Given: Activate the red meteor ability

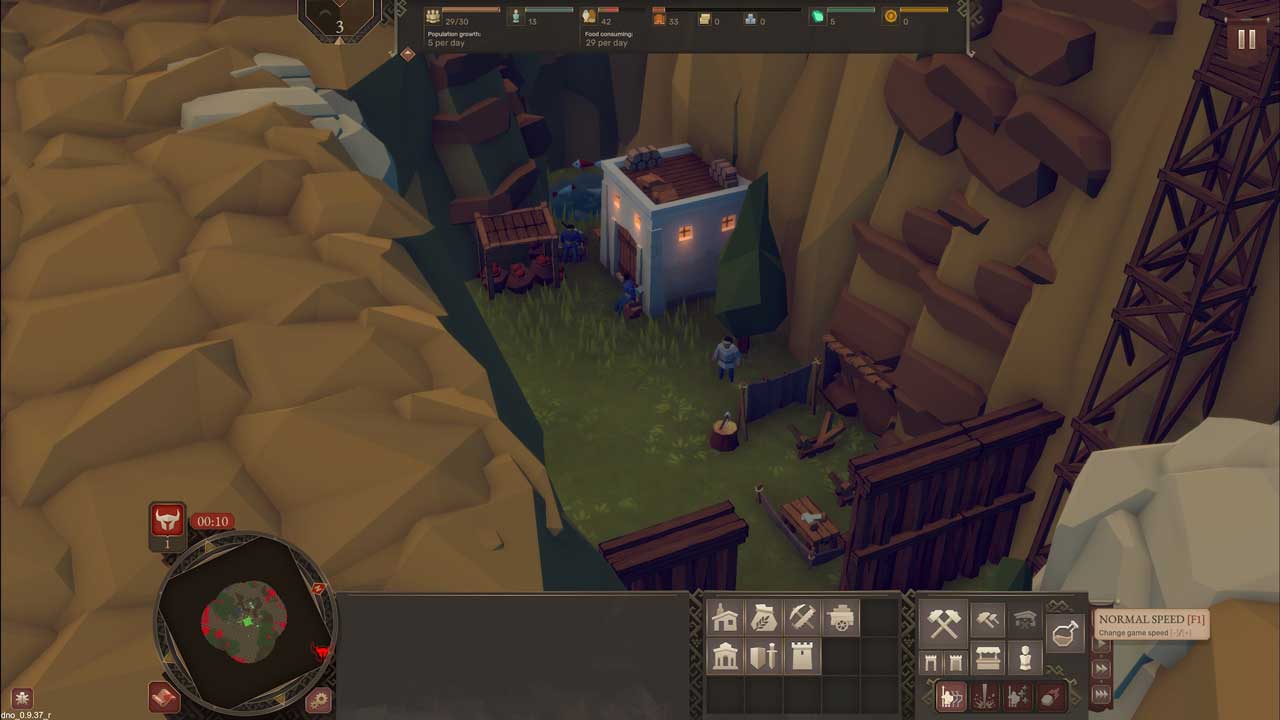Looking at the screenshot, I should pos(1053,696).
